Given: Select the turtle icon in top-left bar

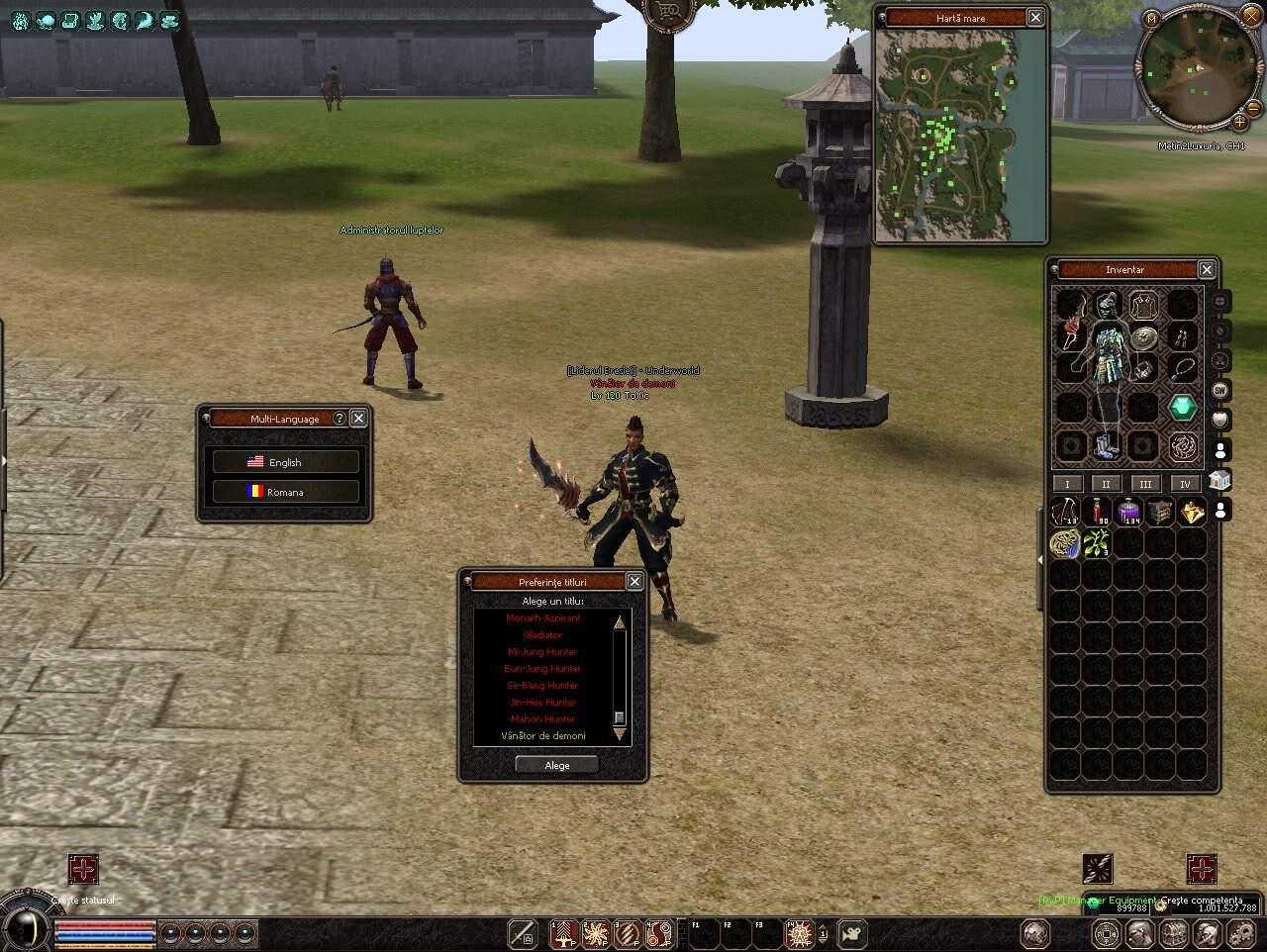Looking at the screenshot, I should point(45,20).
